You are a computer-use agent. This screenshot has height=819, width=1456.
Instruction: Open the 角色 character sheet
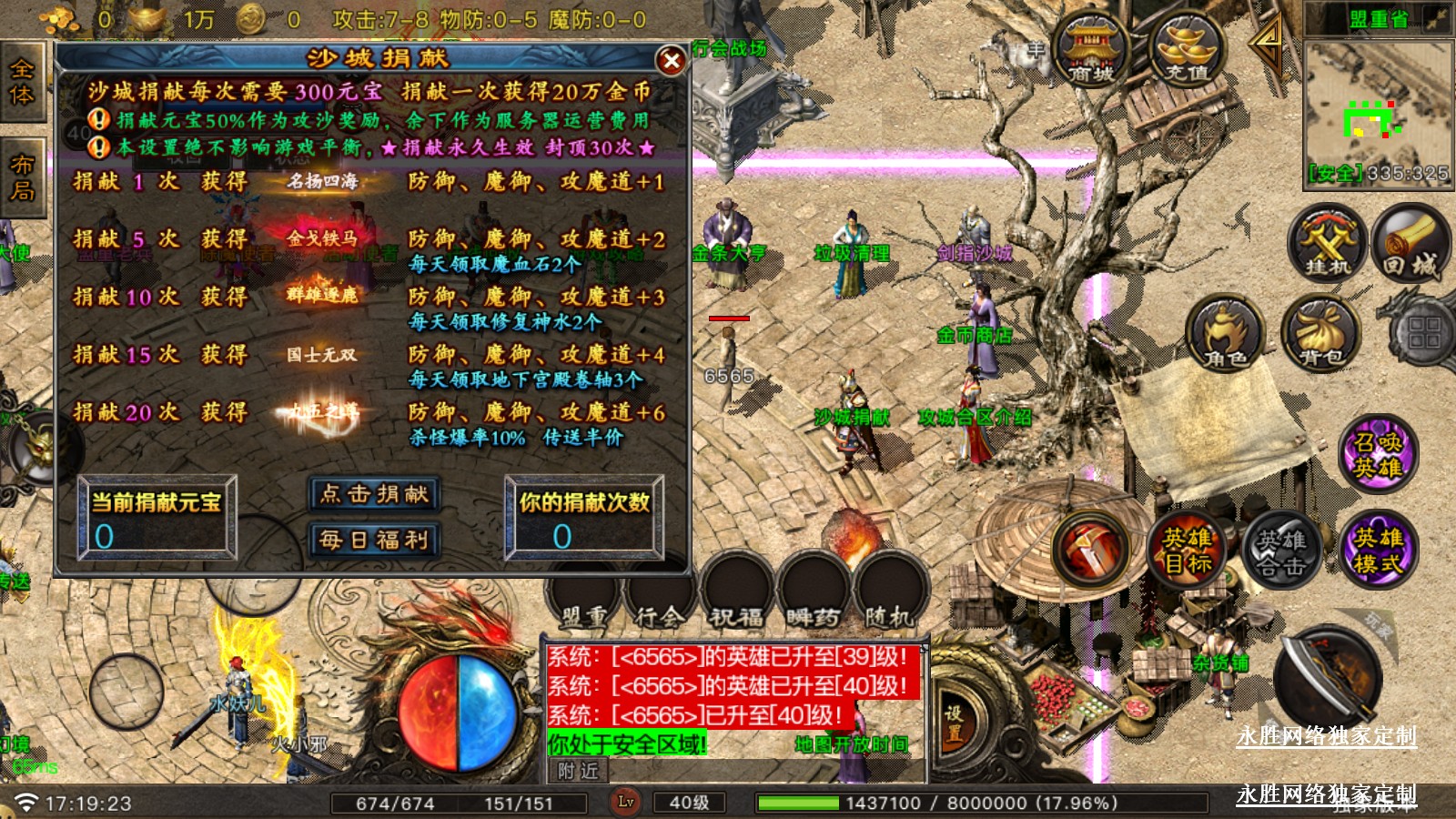1226,335
